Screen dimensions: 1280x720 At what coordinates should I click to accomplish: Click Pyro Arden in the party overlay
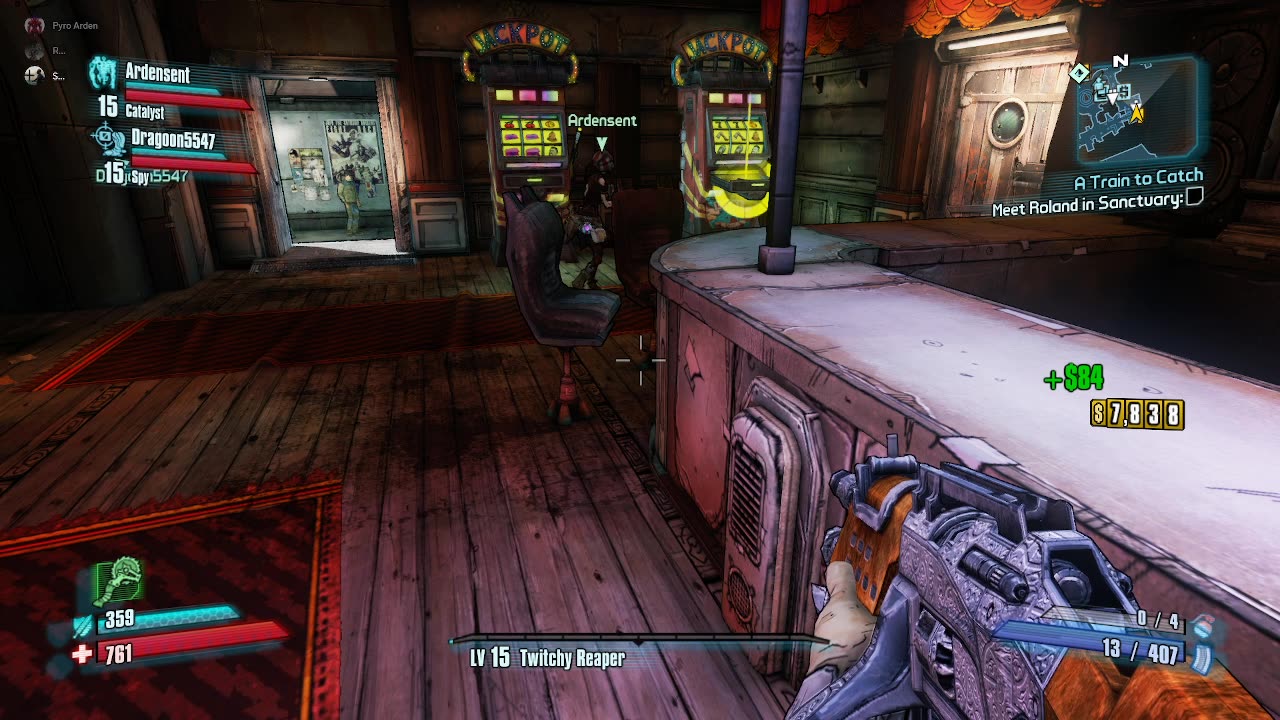click(x=74, y=25)
